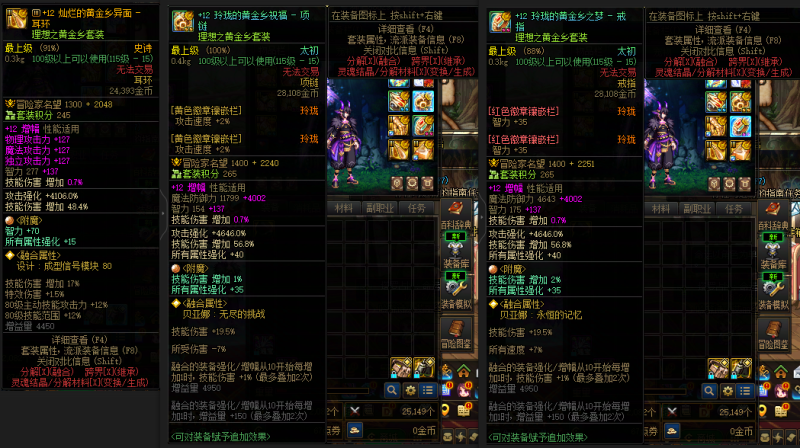Open inventory settings gear button
Screen dimensions: 800x448
(410, 390)
